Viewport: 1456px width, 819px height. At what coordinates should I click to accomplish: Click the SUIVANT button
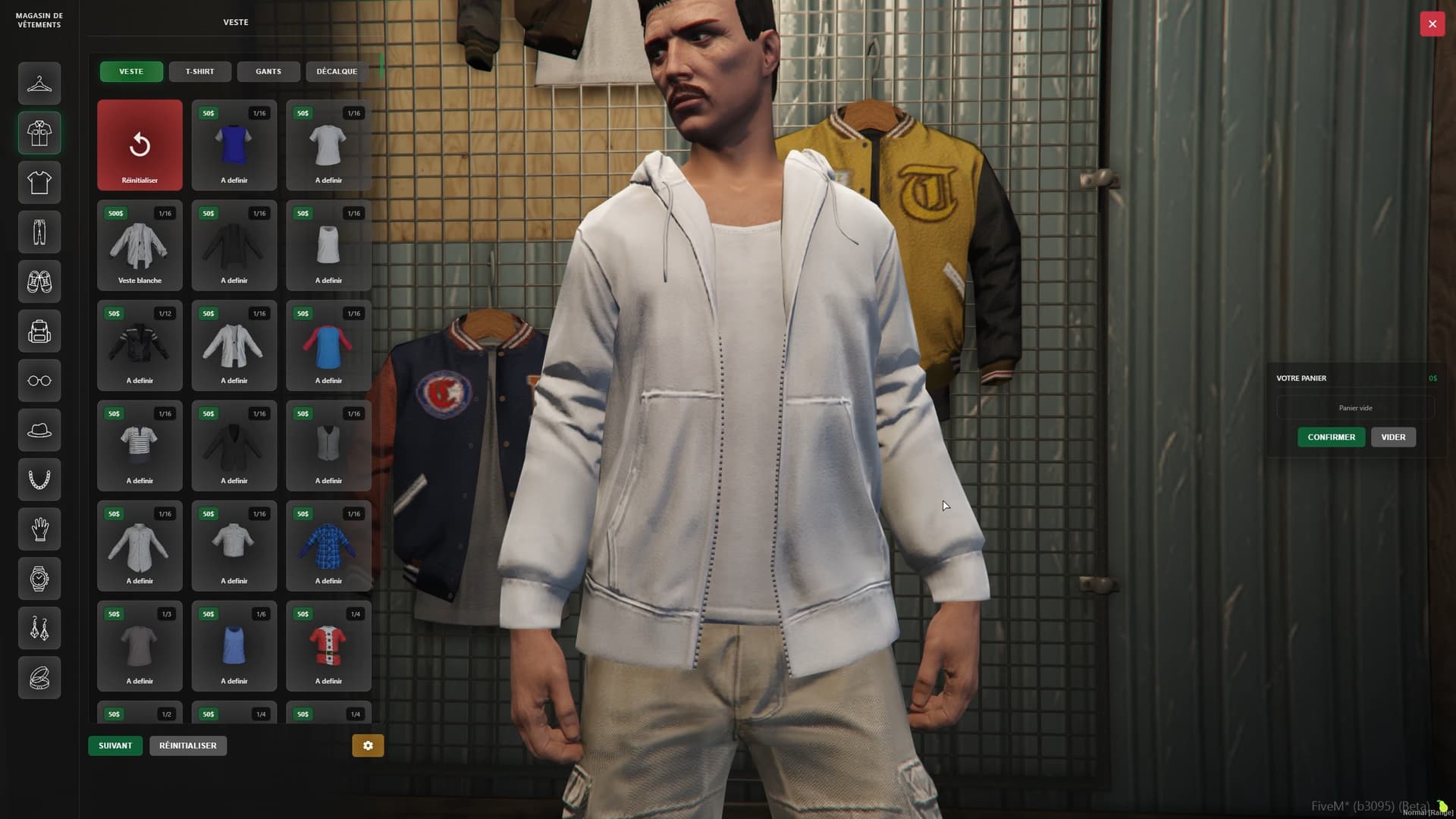click(115, 745)
